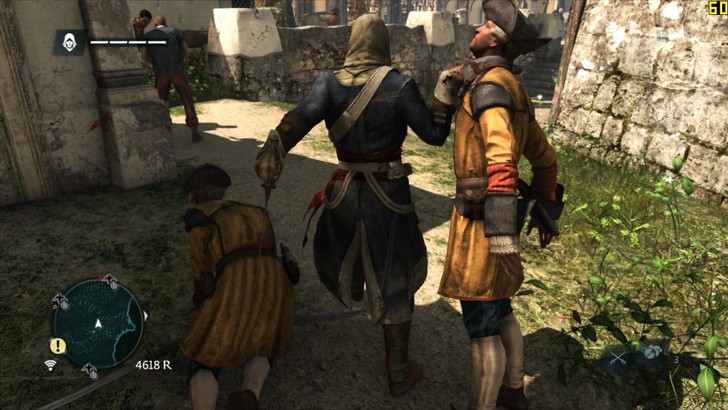Click the Assassin insignia icon
The height and width of the screenshot is (410, 728).
click(x=69, y=42)
